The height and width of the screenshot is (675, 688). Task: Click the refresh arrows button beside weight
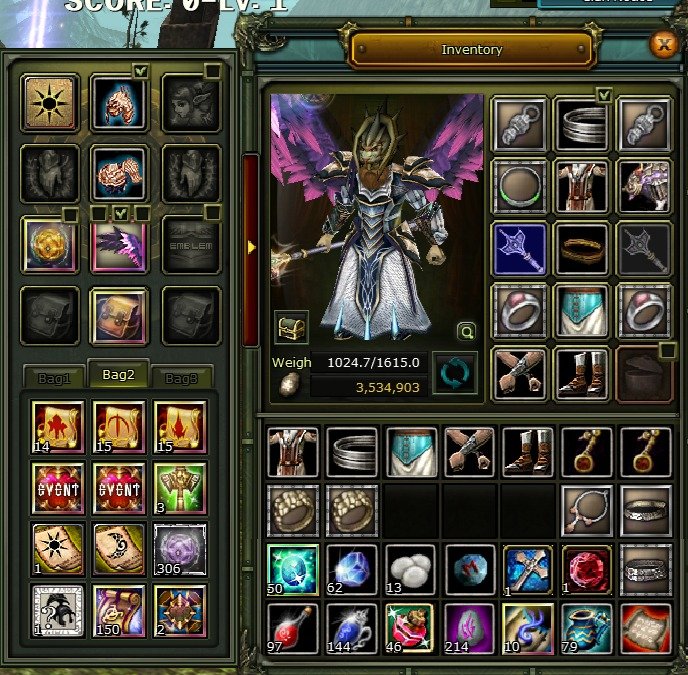pyautogui.click(x=454, y=374)
